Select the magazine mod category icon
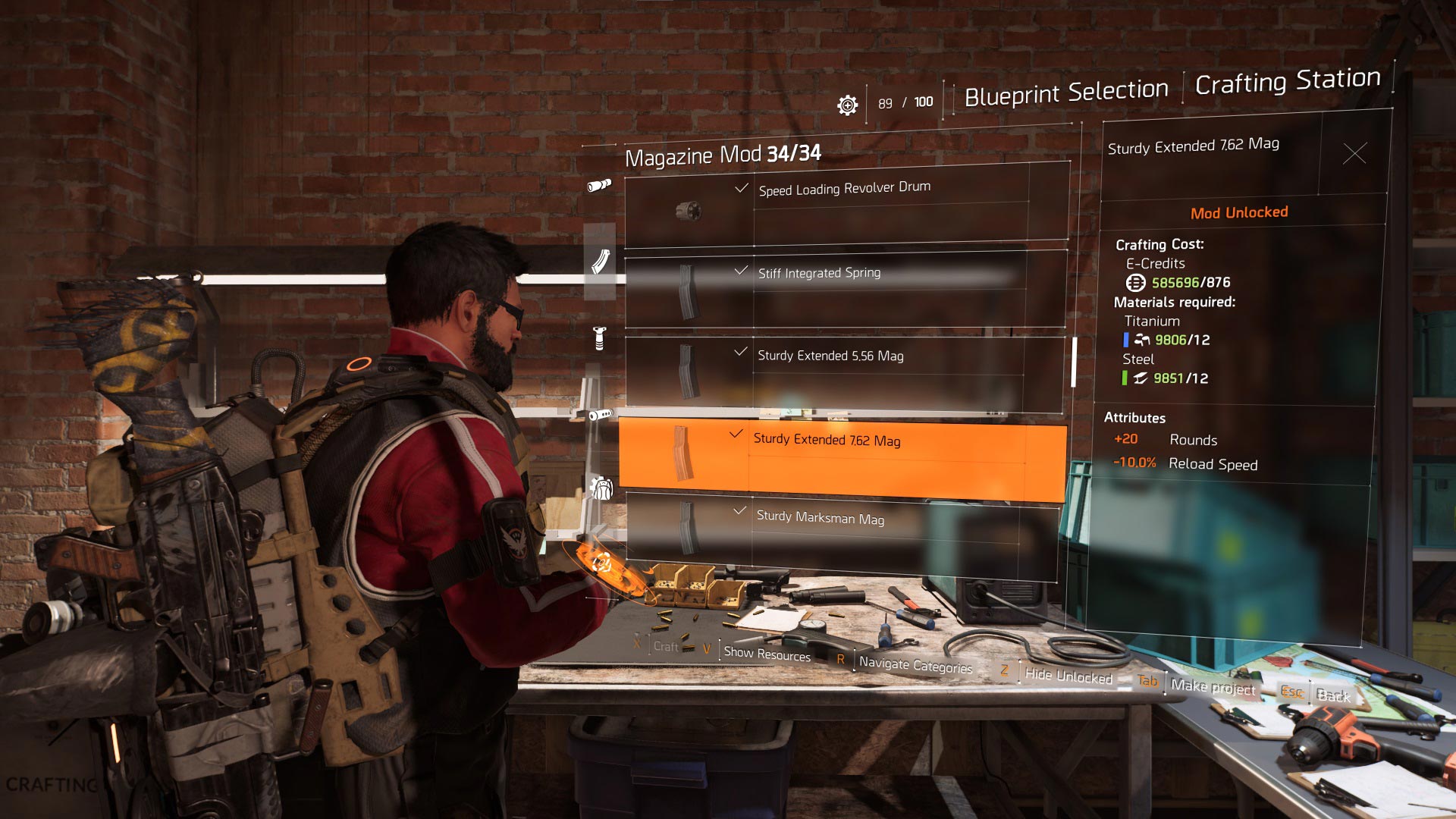Image resolution: width=1456 pixels, height=819 pixels. 600,262
